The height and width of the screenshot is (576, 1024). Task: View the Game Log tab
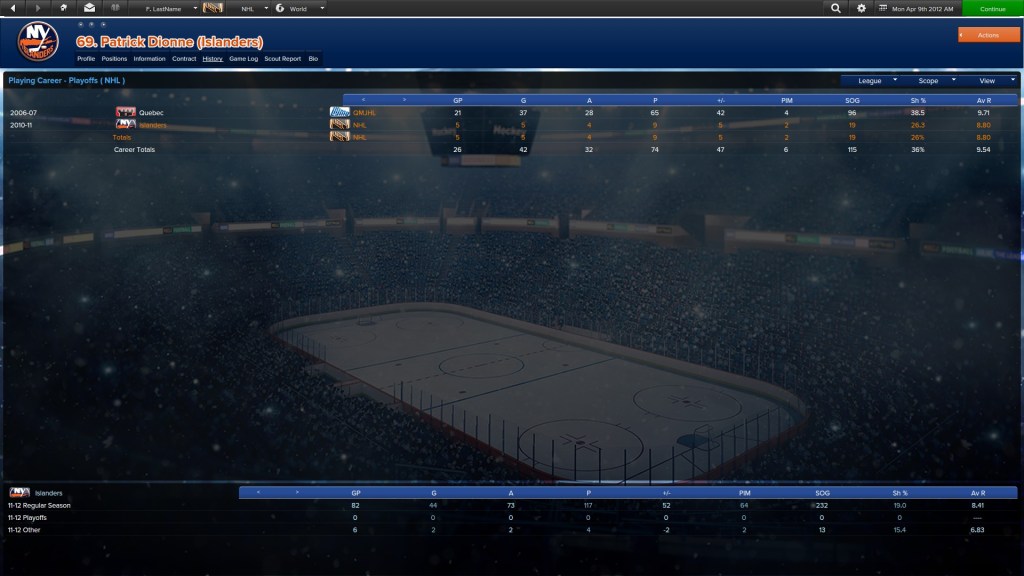click(244, 59)
